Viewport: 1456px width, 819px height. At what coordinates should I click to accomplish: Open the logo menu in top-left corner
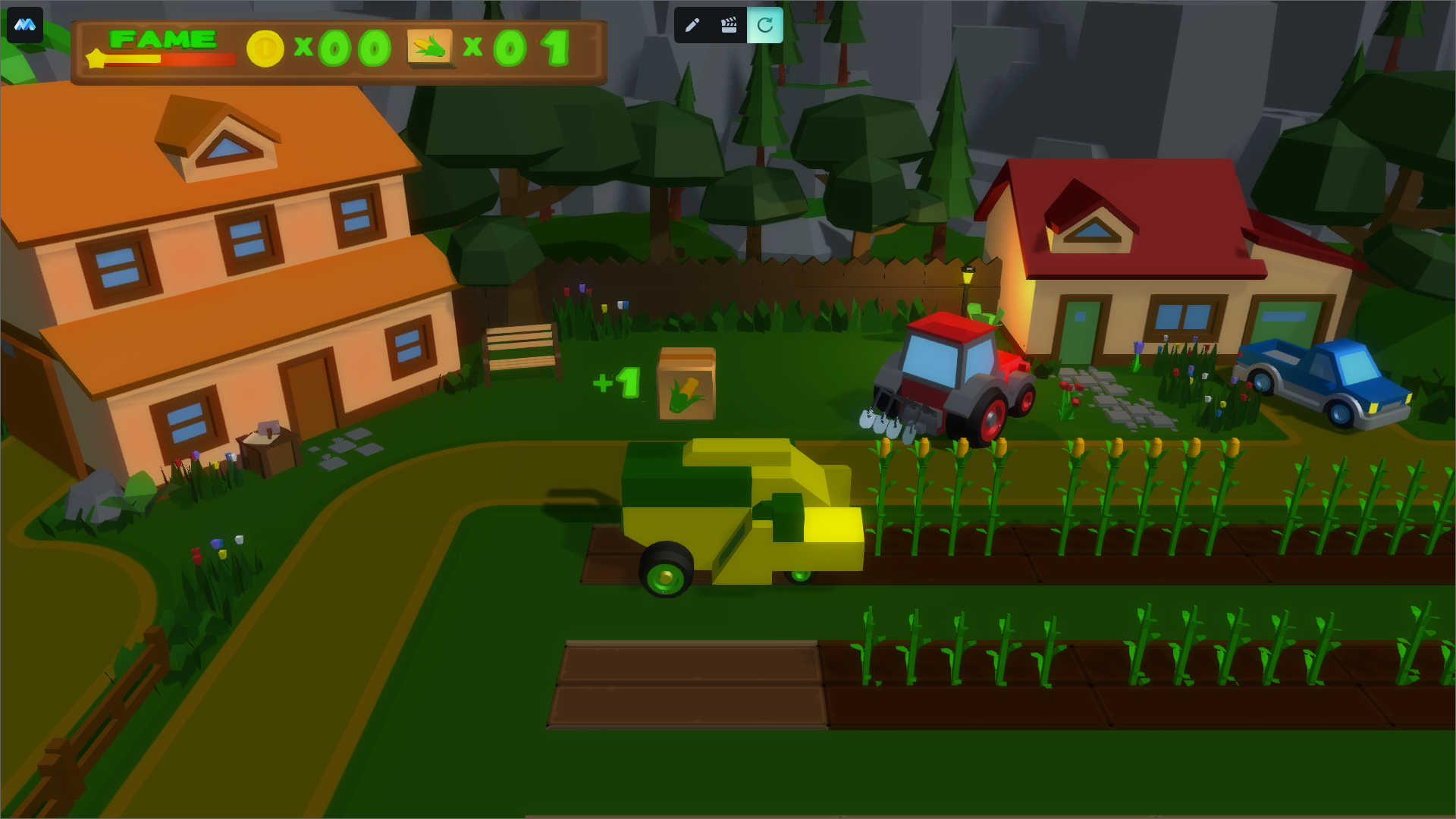click(x=25, y=25)
